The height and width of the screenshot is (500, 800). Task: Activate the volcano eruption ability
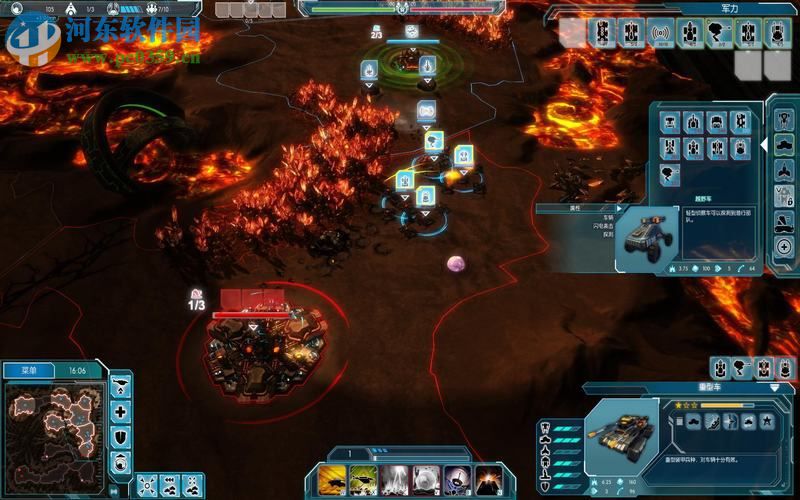click(x=488, y=479)
